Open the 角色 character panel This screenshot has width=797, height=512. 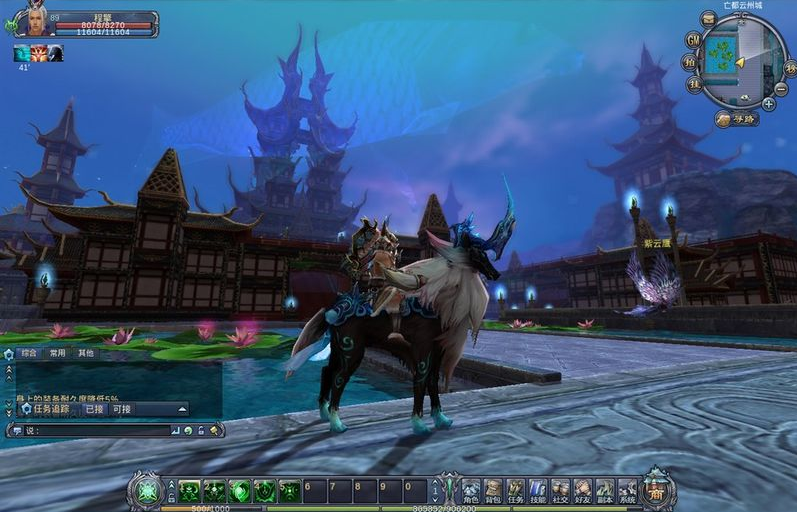coord(471,490)
